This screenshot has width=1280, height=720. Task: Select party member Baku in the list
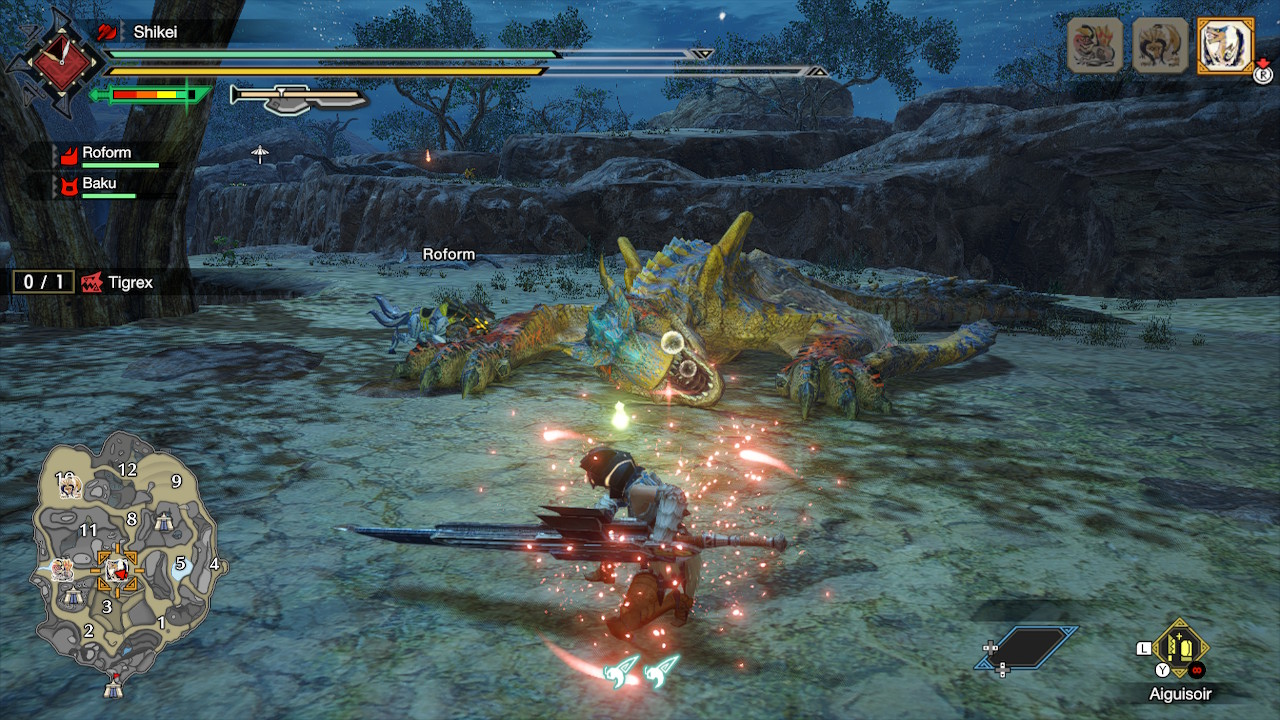(x=99, y=185)
